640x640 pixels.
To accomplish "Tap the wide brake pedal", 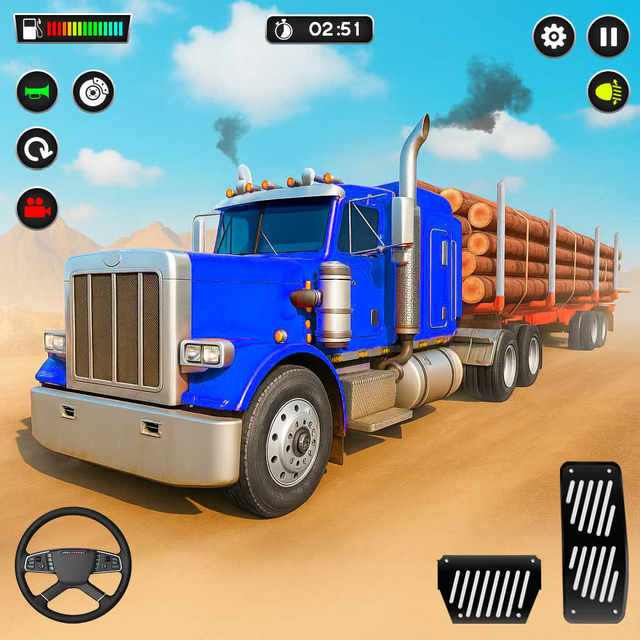I will click(489, 588).
